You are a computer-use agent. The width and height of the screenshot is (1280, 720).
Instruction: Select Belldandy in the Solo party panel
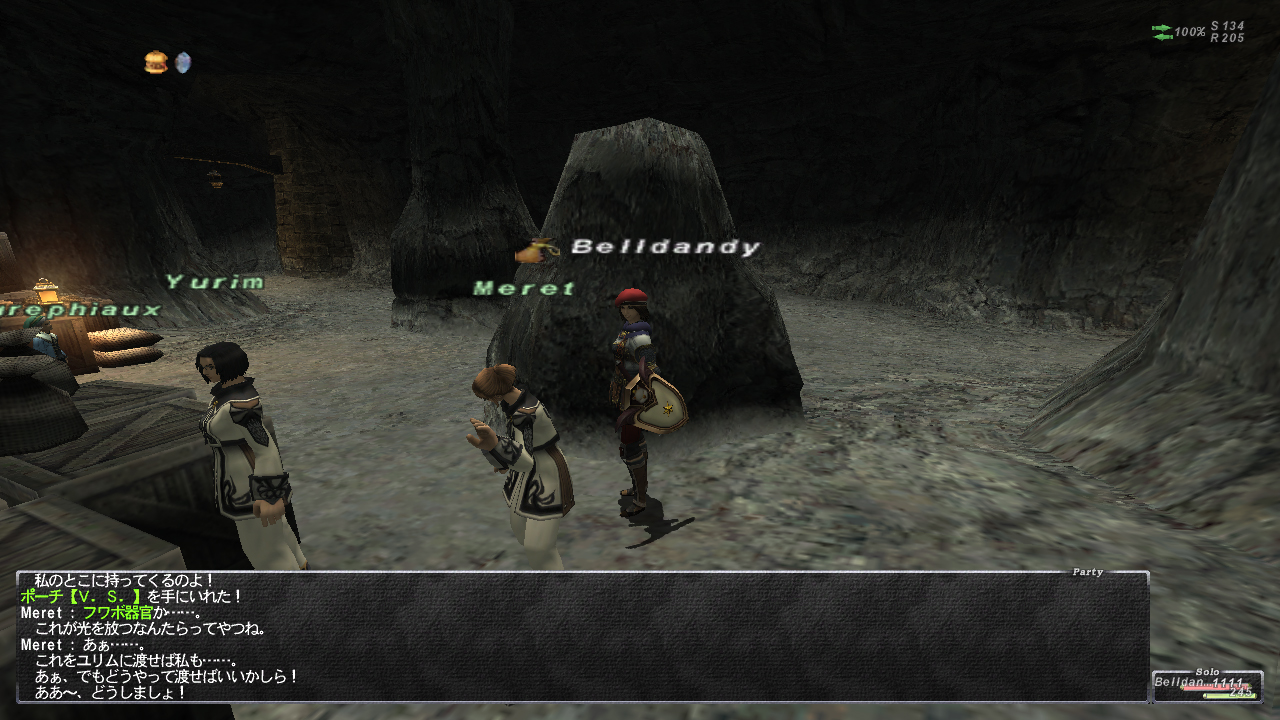point(1206,686)
